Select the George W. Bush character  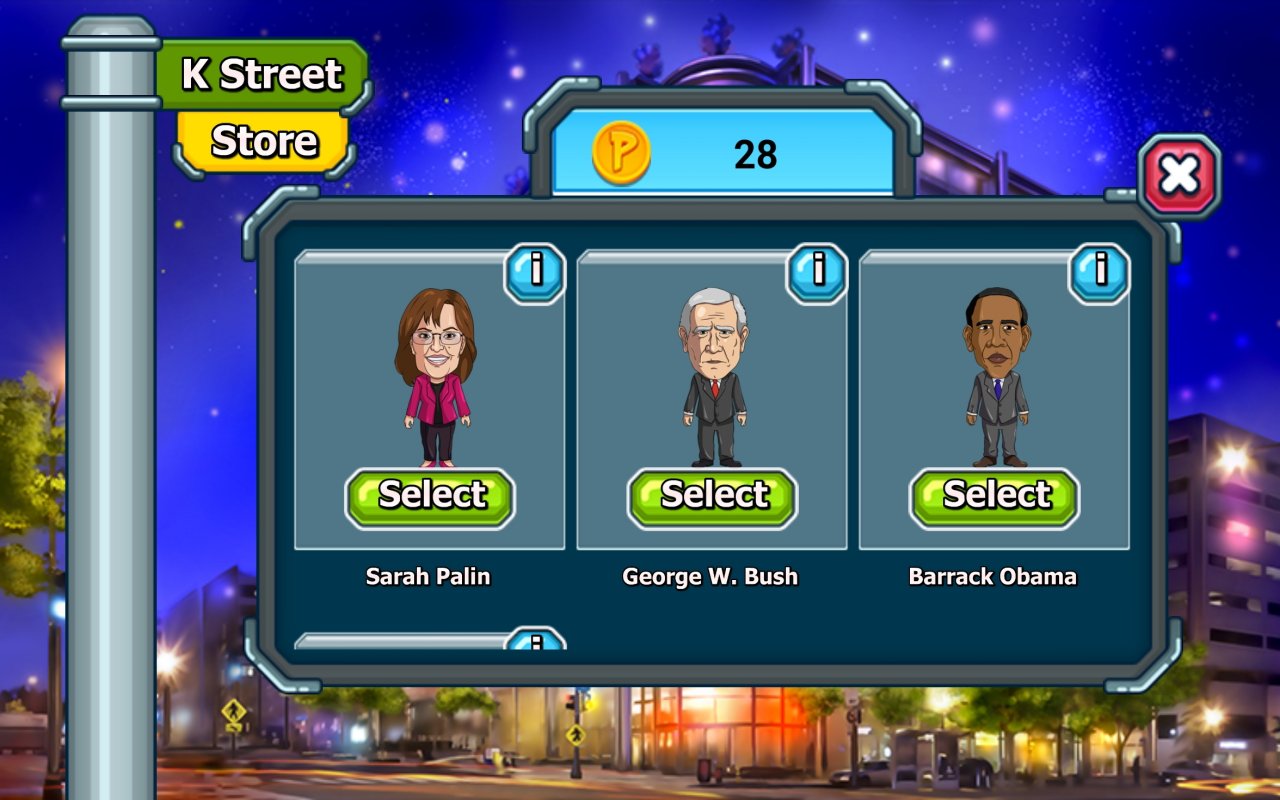pos(712,497)
